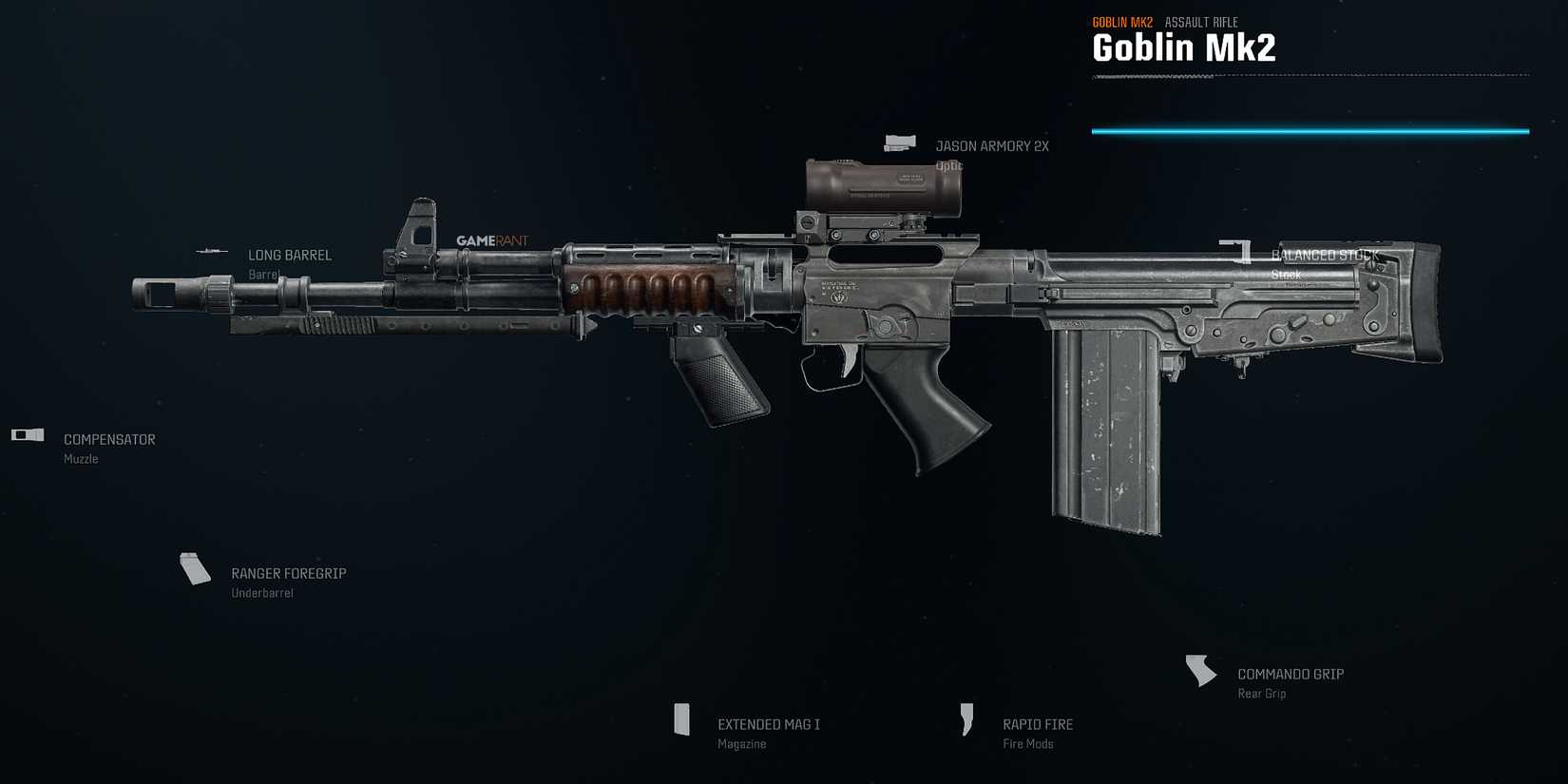Select the Commando Grip rear grip icon
Image resolution: width=1568 pixels, height=784 pixels.
(1199, 671)
